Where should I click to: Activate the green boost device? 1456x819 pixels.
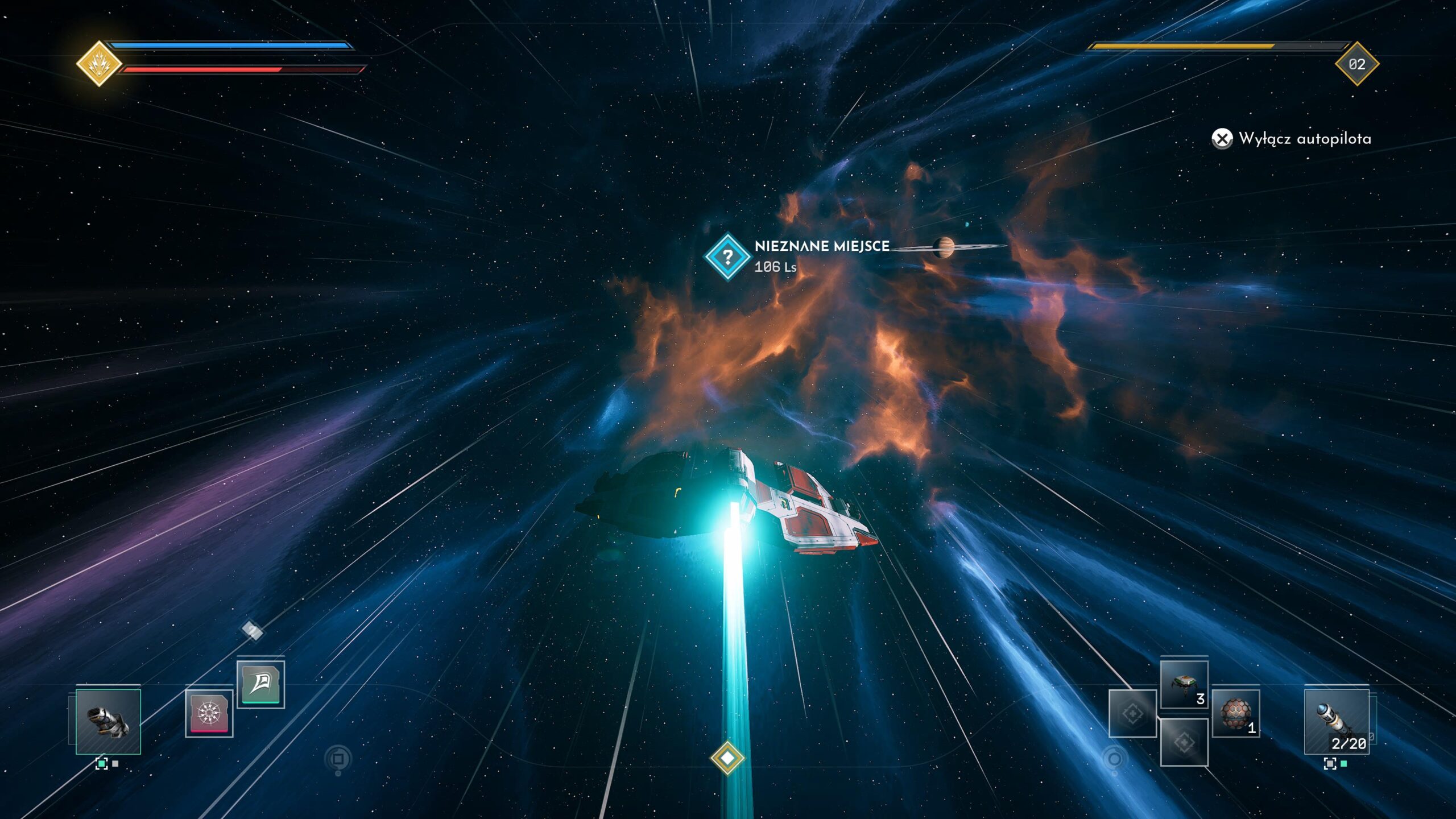point(260,684)
